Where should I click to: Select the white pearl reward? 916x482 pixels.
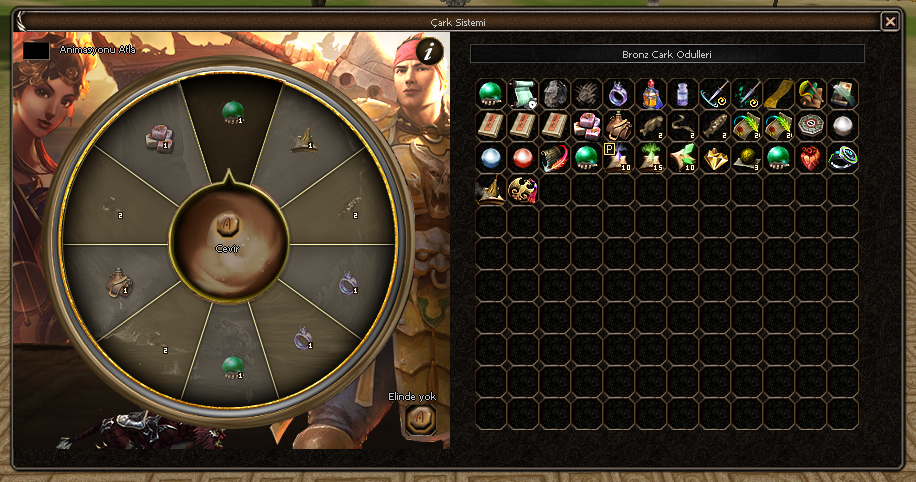[x=843, y=126]
